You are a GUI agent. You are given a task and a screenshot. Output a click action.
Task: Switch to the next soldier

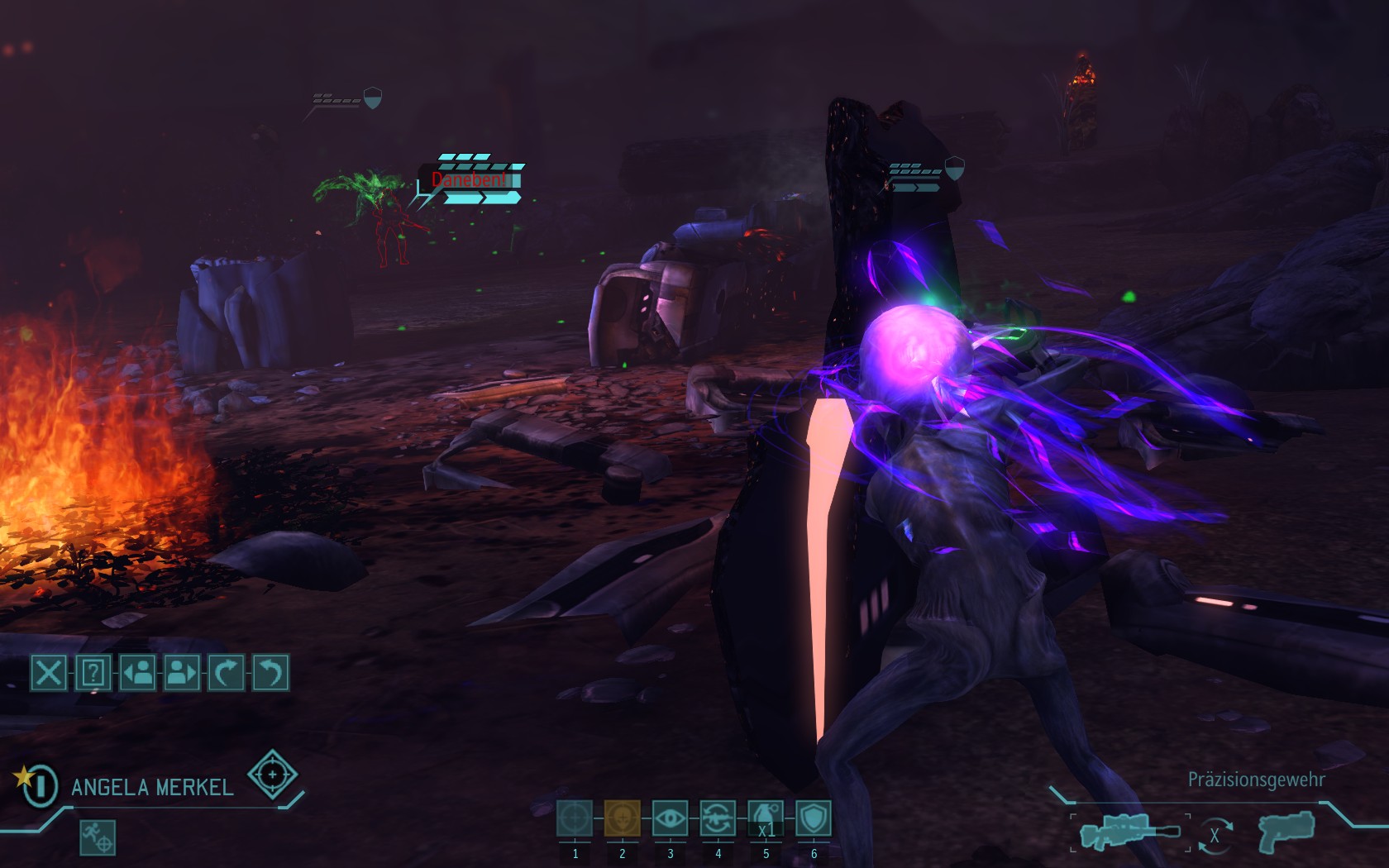182,673
